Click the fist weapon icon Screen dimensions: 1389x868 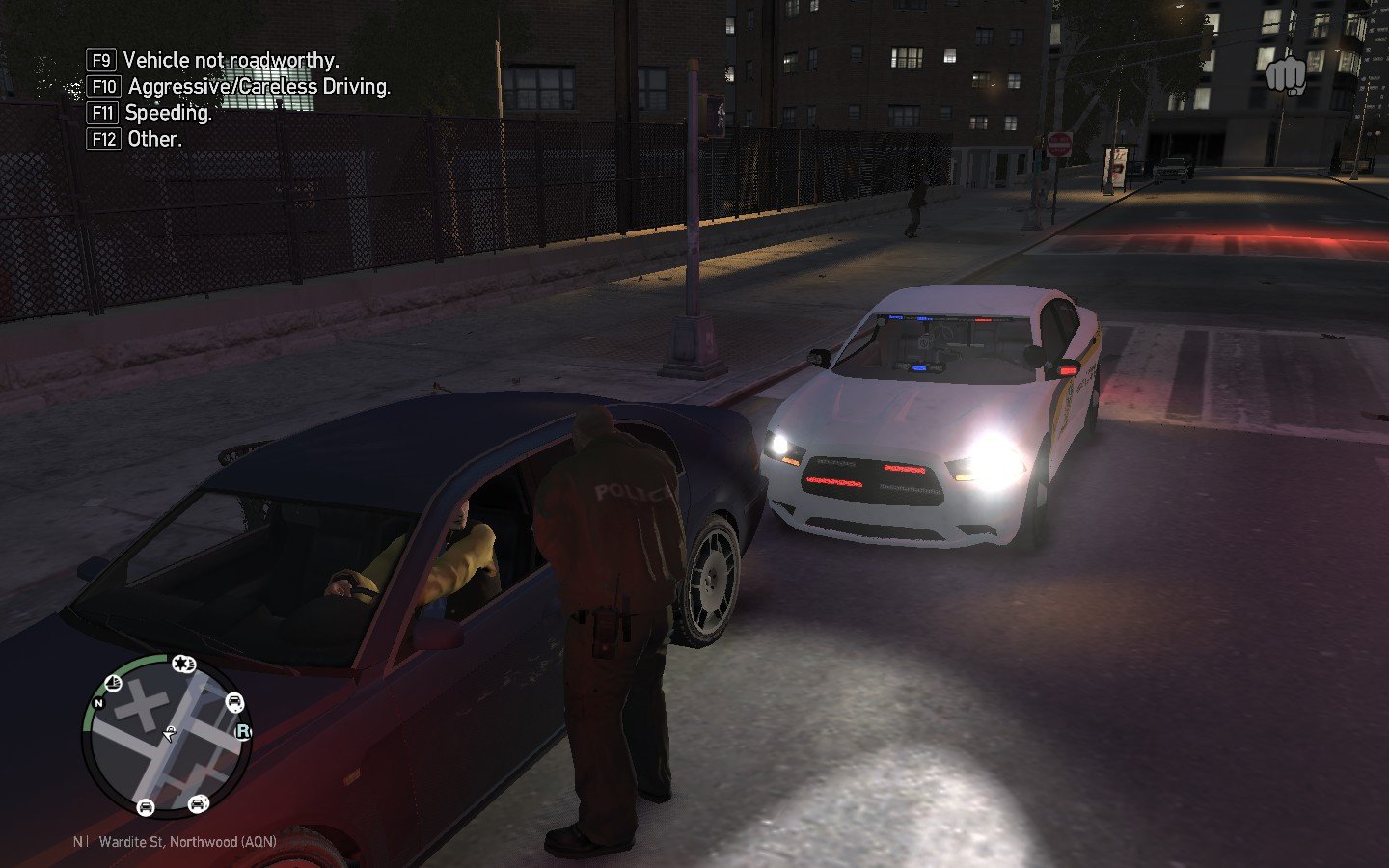tap(1284, 75)
